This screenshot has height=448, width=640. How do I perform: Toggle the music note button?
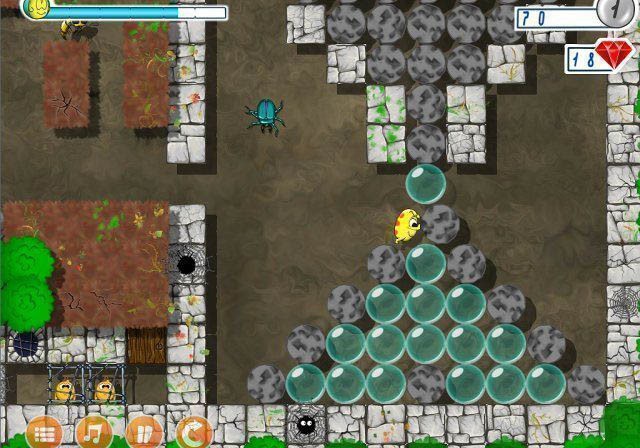click(93, 433)
